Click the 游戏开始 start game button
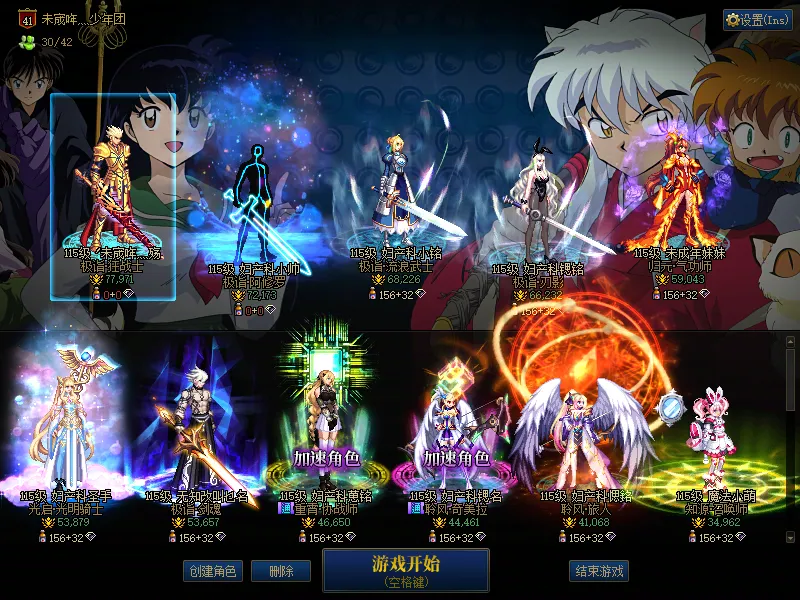 tap(405, 569)
